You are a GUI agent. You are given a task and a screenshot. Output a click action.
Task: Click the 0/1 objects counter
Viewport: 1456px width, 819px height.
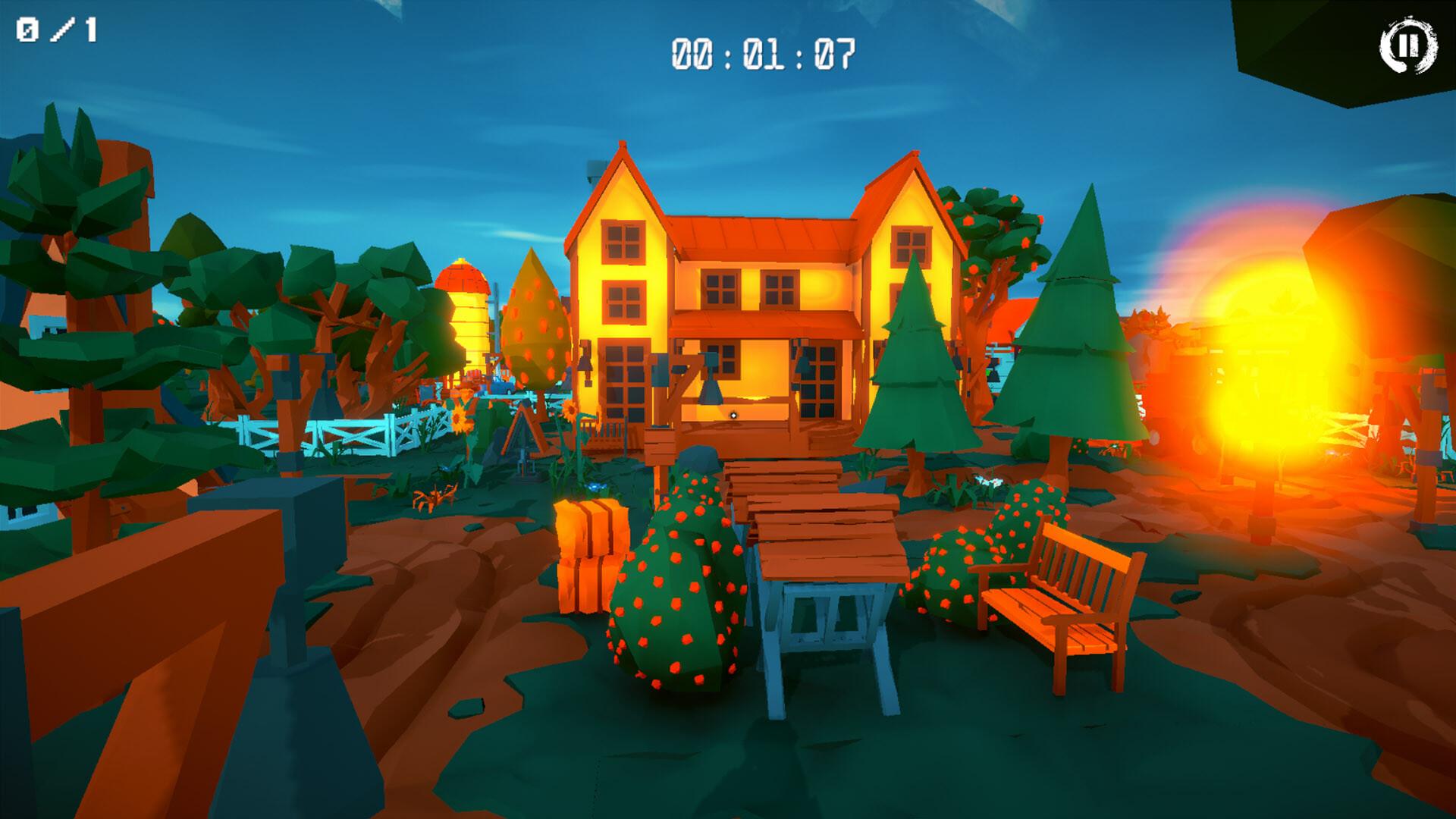pyautogui.click(x=57, y=30)
